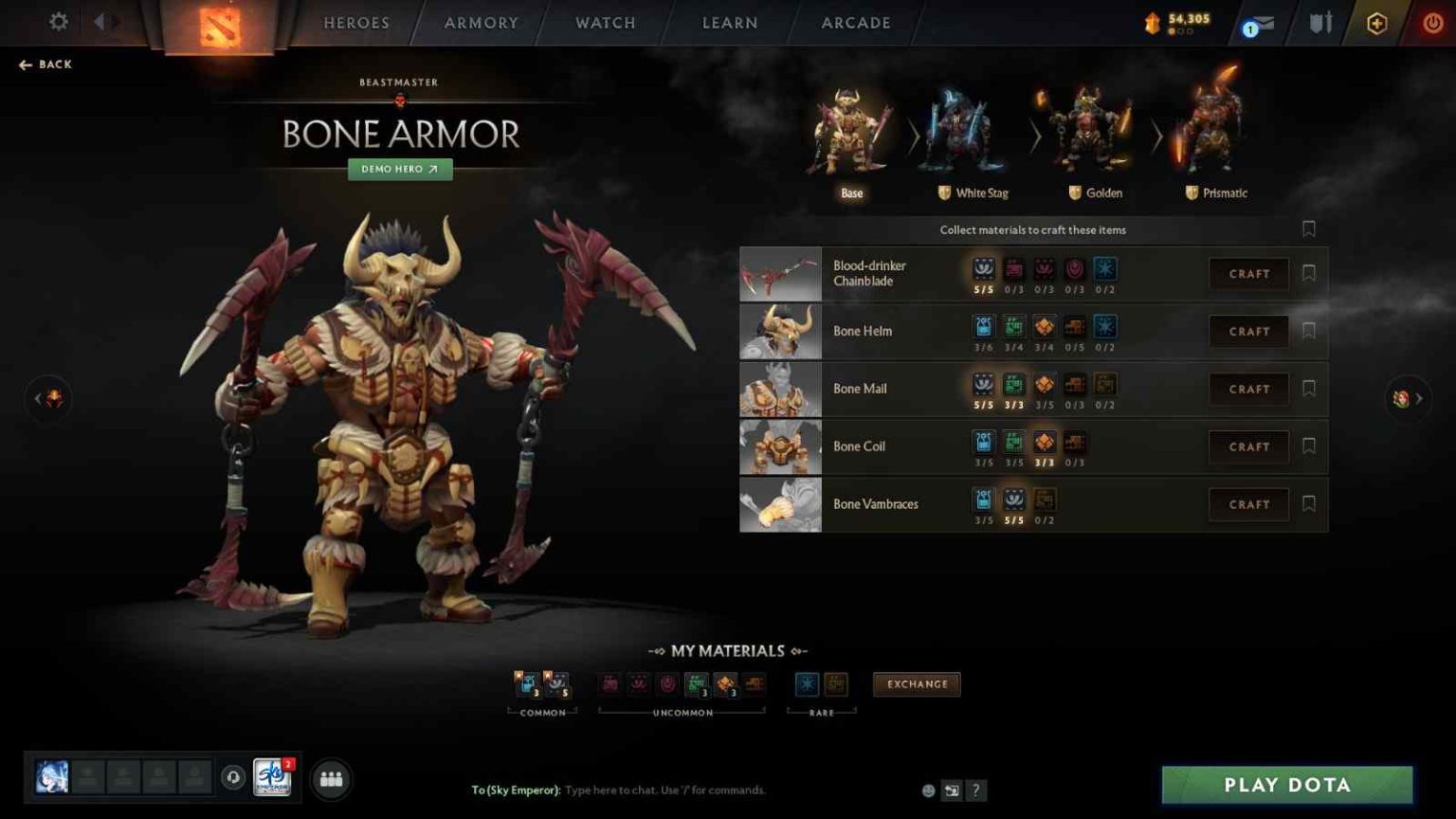The height and width of the screenshot is (819, 1456).
Task: Click the question mark help icon
Action: [x=976, y=790]
